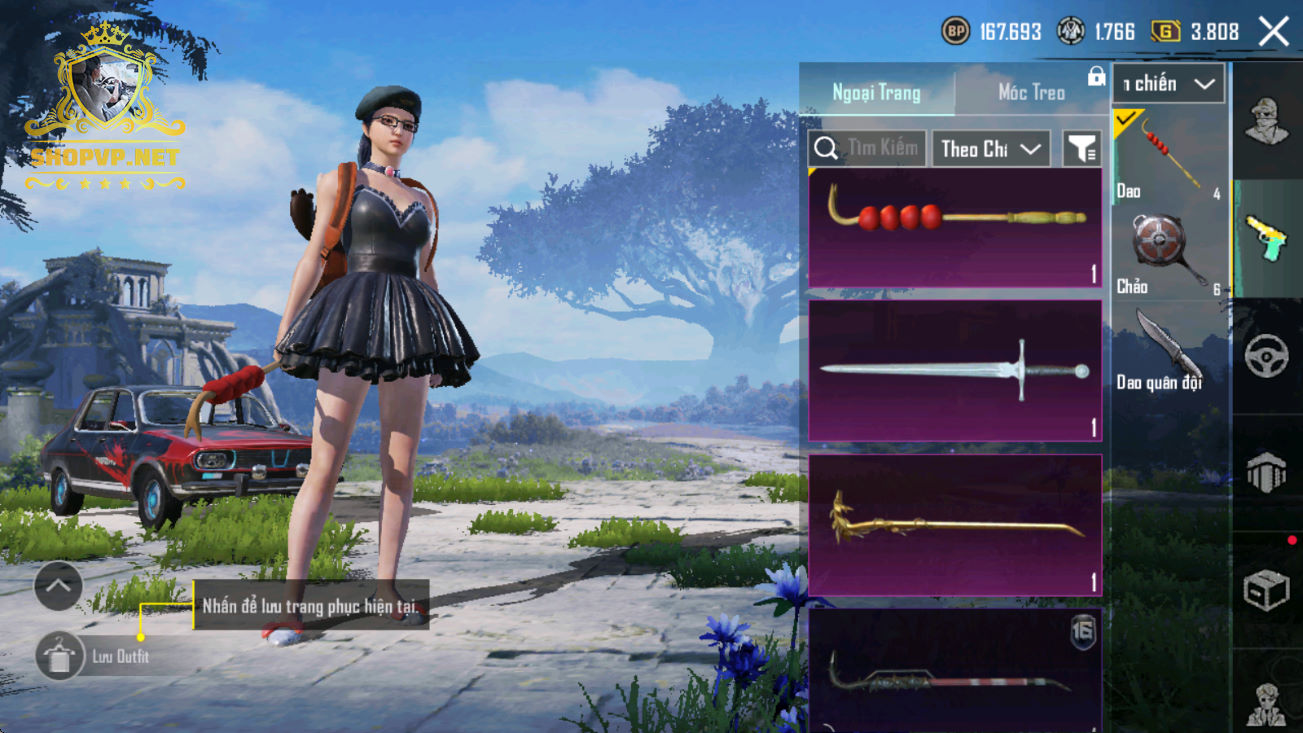Select the striped machete skin
Viewport: 1303px width, 733px height.
(955, 670)
